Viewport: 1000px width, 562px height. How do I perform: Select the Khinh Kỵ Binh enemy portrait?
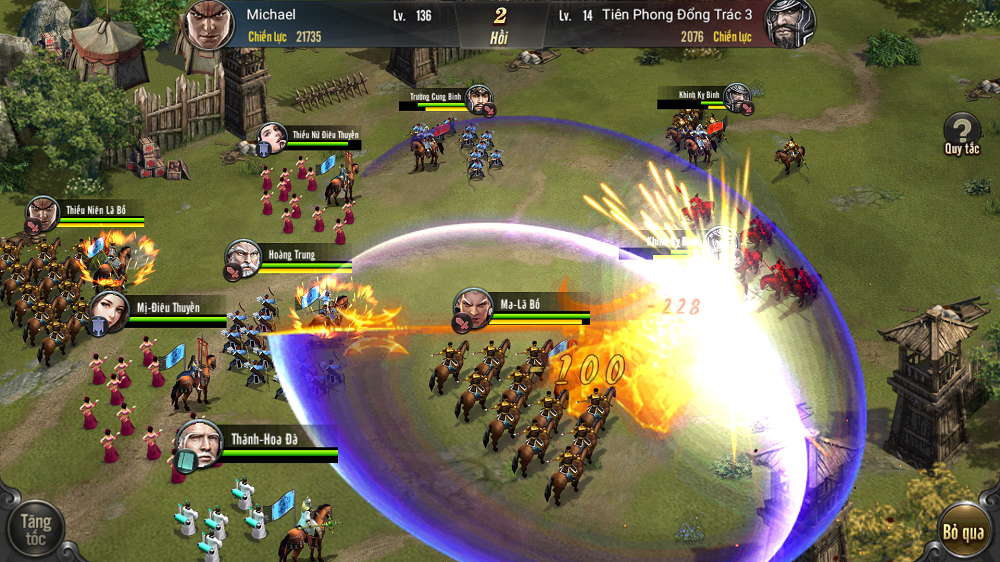(x=737, y=97)
